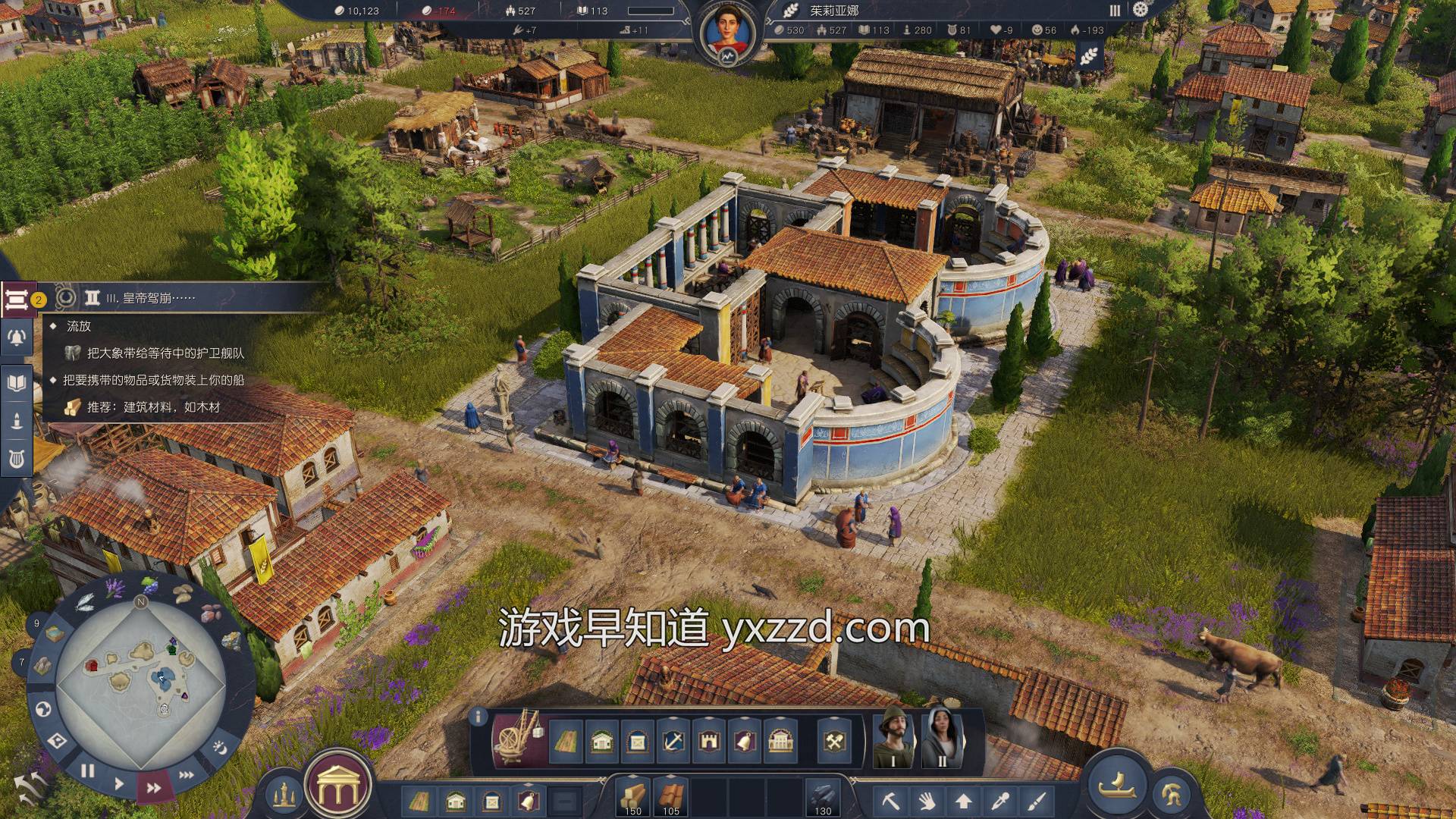Activate the pickaxe demolish tool
The width and height of the screenshot is (1456, 819).
pos(890,801)
